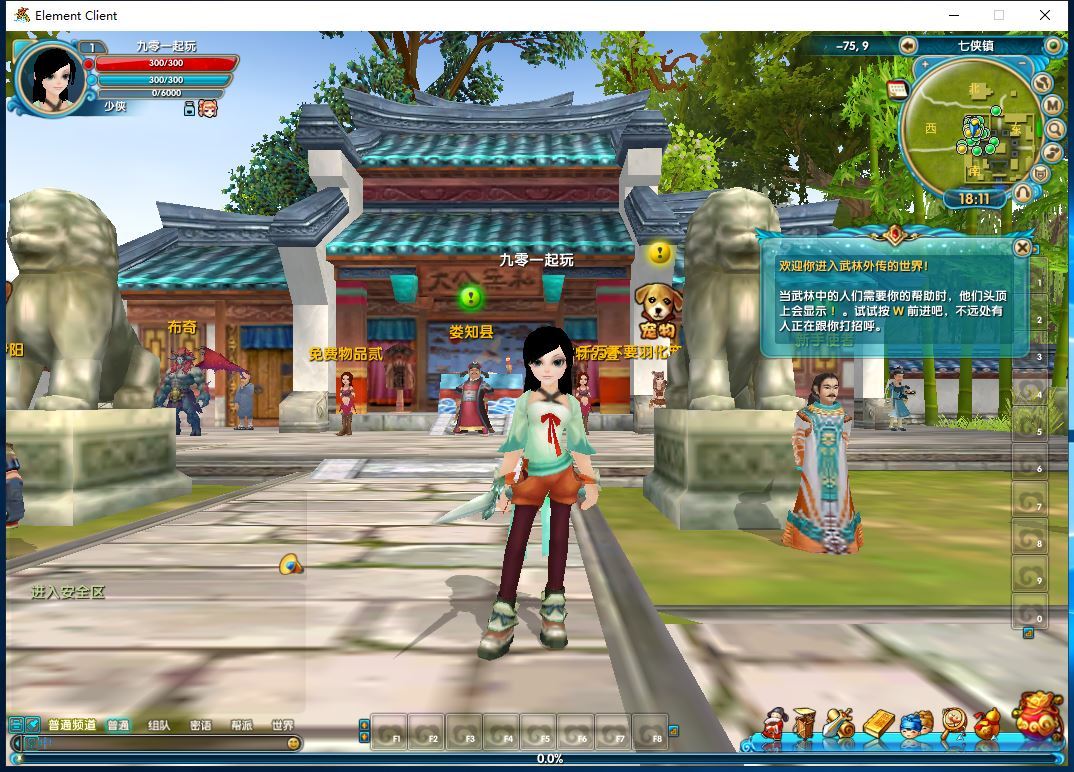1074x772 pixels.
Task: Switch chat to 组队 channel
Action: click(158, 725)
